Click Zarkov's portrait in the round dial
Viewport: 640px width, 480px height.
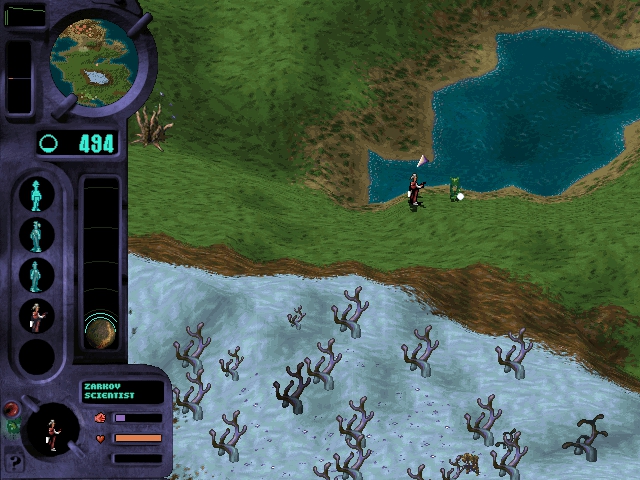click(50, 432)
